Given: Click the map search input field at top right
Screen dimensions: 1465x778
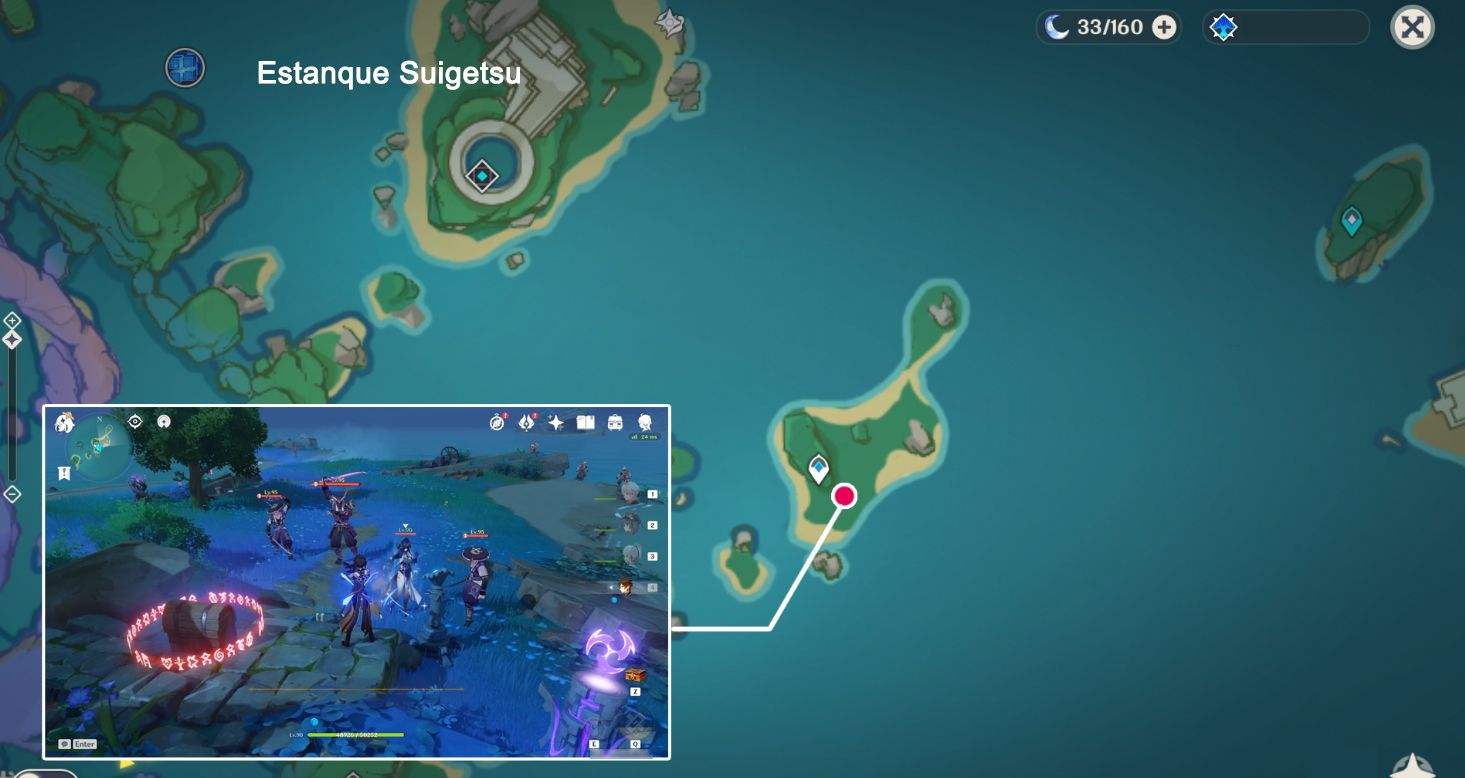Looking at the screenshot, I should [x=1300, y=27].
